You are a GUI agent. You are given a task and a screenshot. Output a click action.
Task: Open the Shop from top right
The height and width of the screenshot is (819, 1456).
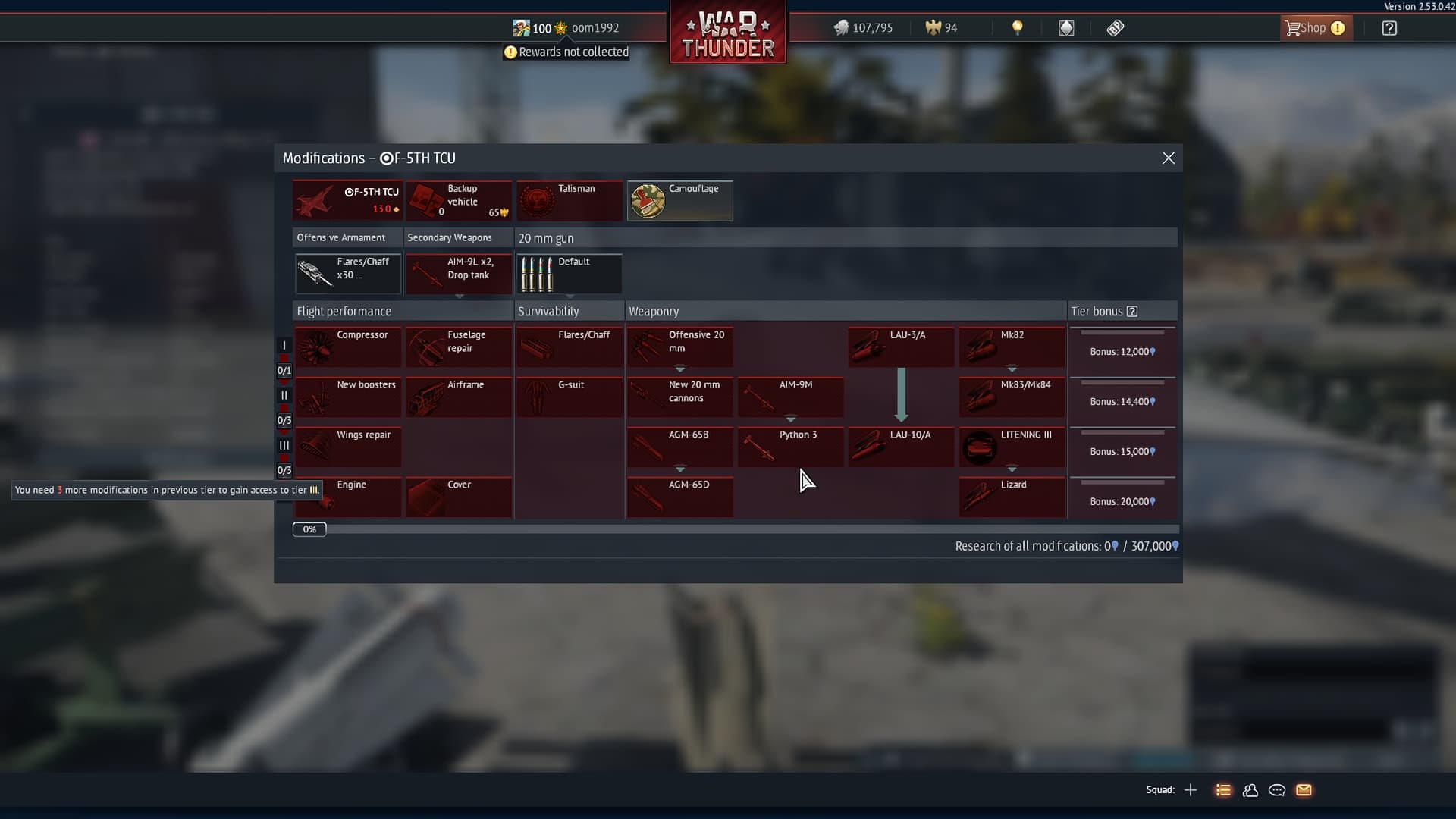tap(1314, 27)
